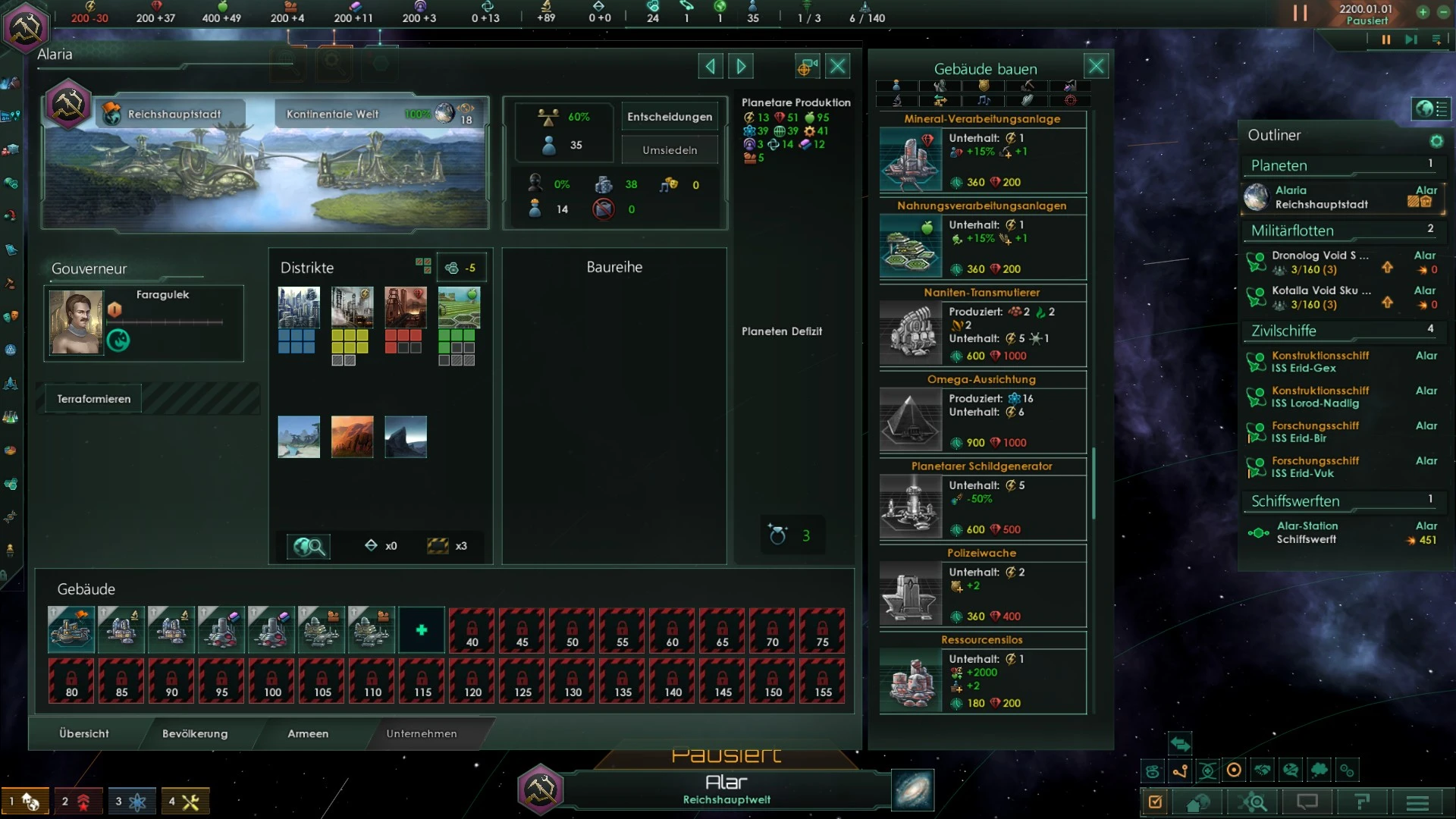Select the Mineral-Verarbeitungsanlage building

point(982,159)
